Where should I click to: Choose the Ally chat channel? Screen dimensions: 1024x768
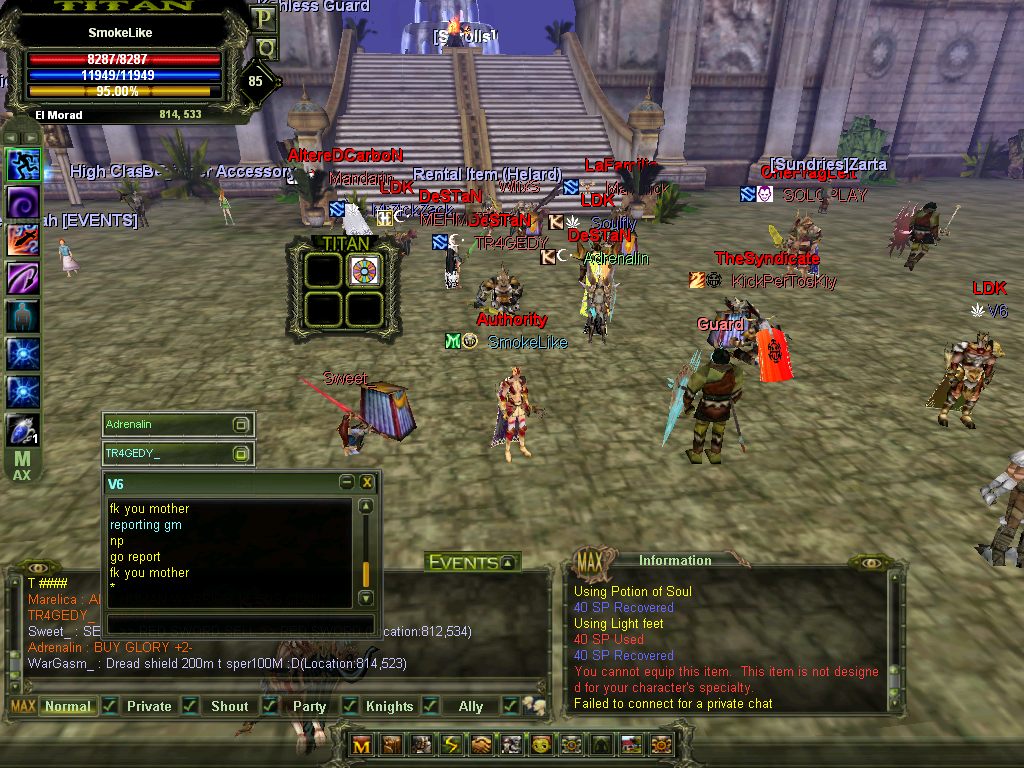pos(470,706)
